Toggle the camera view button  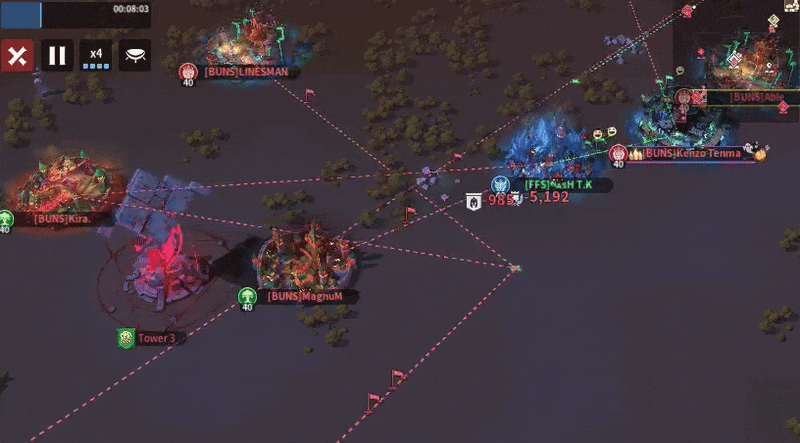135,55
